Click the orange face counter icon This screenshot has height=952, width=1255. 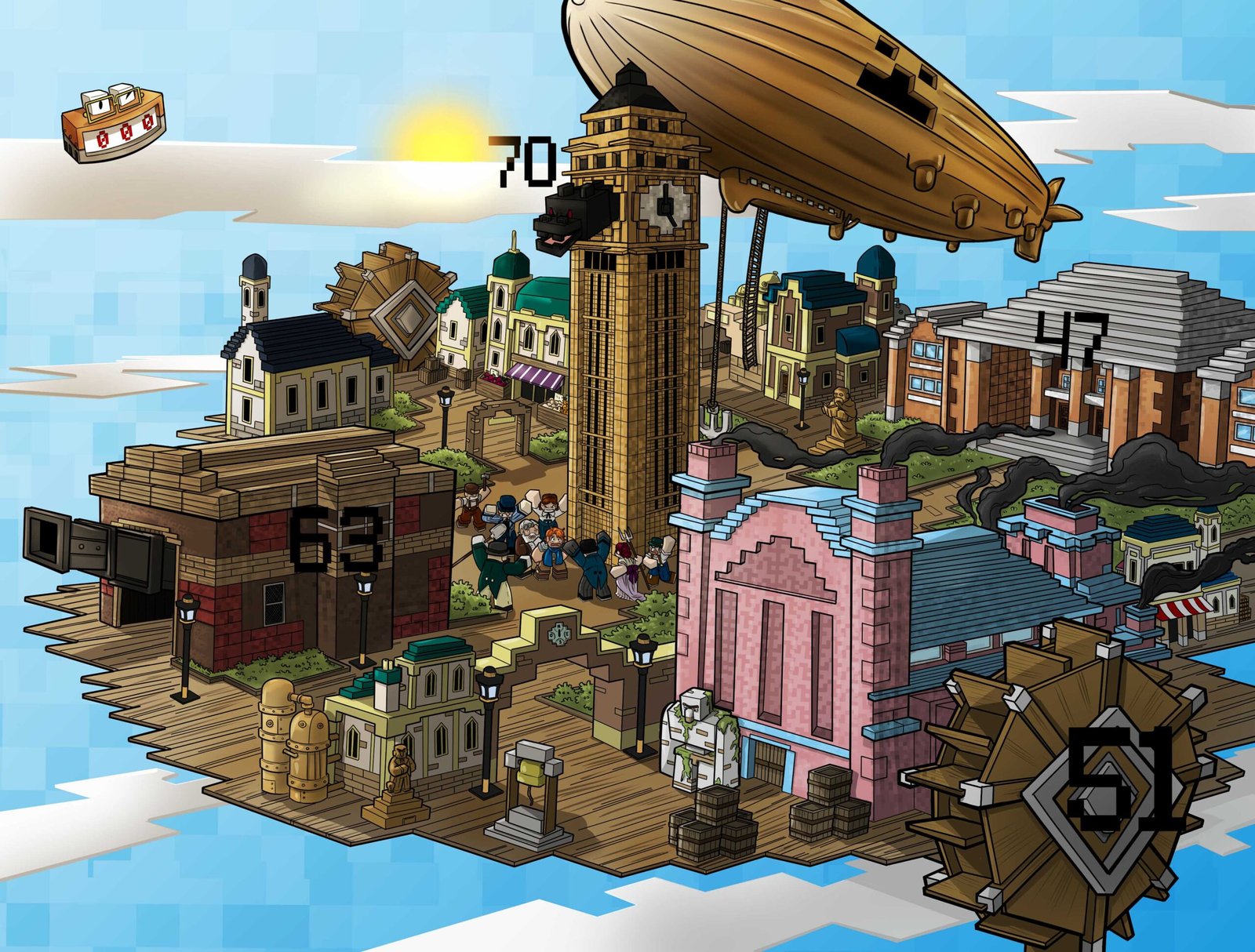(x=114, y=123)
